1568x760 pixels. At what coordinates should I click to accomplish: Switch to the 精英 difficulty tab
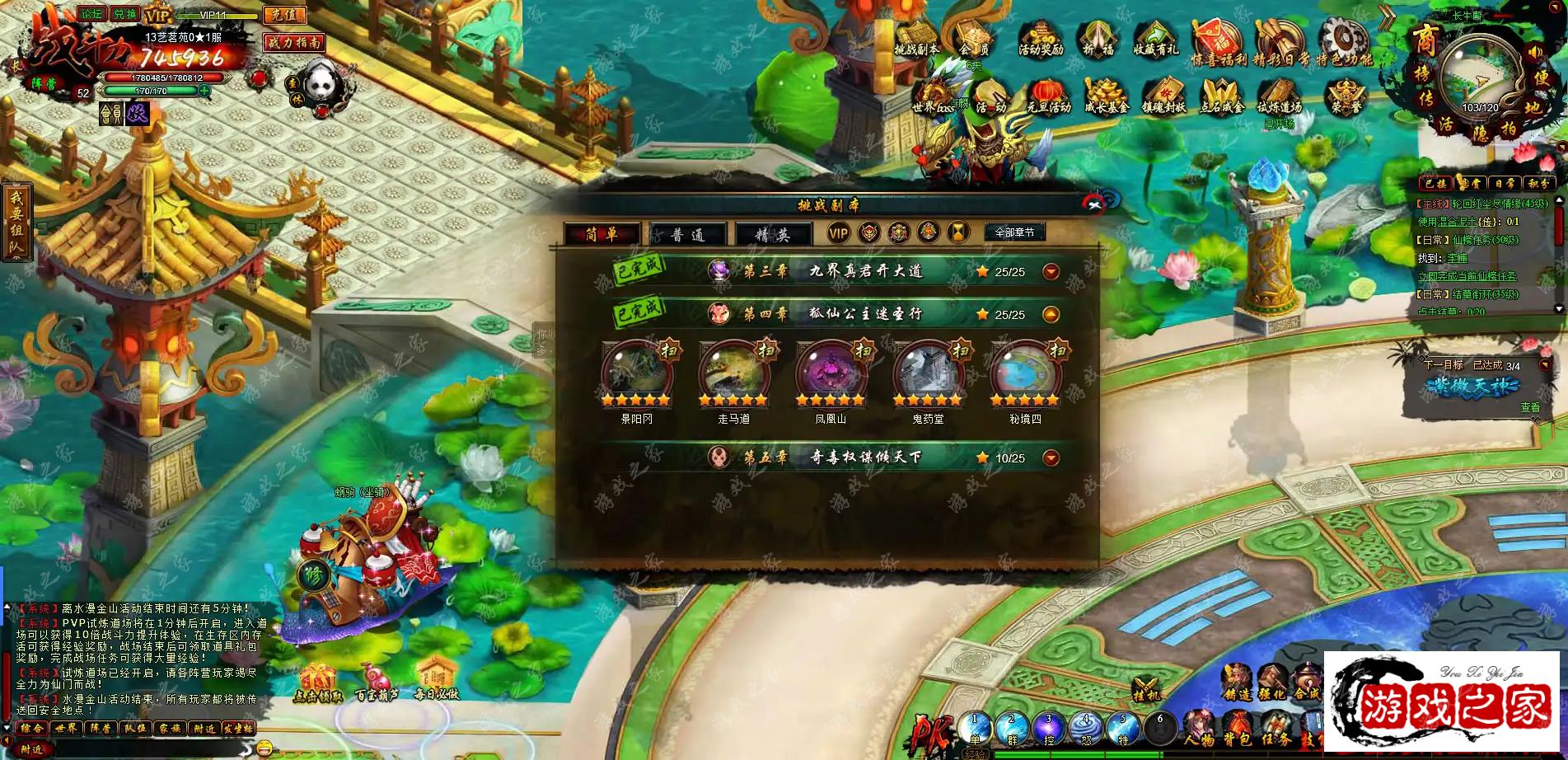772,235
